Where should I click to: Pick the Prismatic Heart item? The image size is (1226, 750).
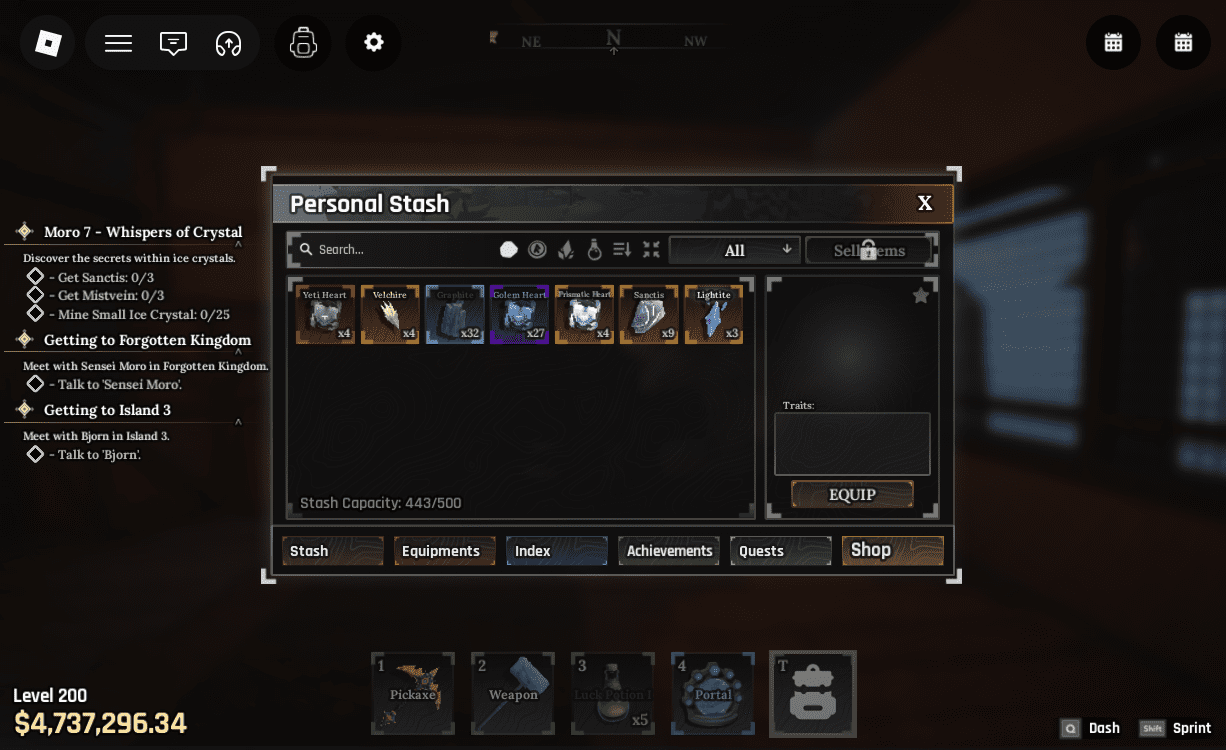pyautogui.click(x=584, y=315)
